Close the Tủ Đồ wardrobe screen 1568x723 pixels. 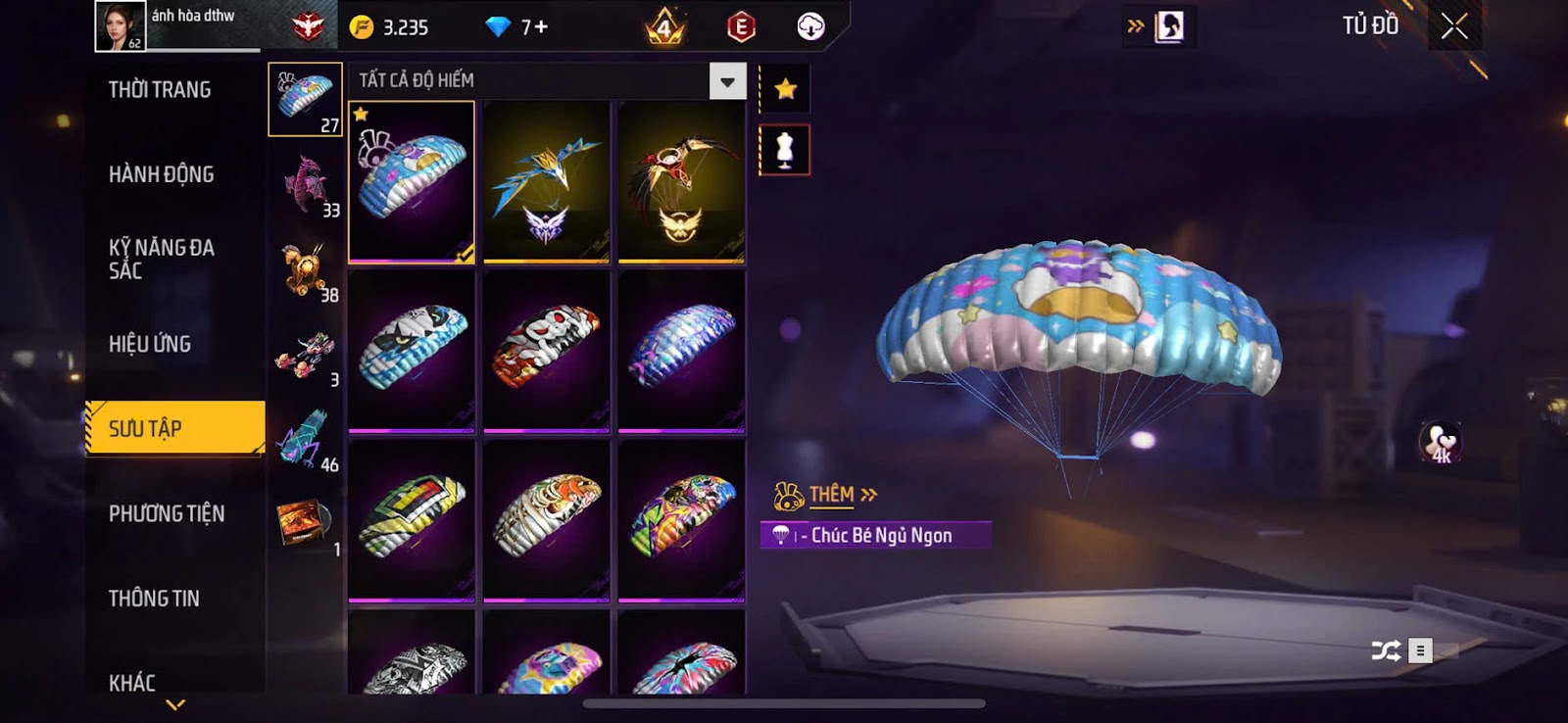(1454, 26)
